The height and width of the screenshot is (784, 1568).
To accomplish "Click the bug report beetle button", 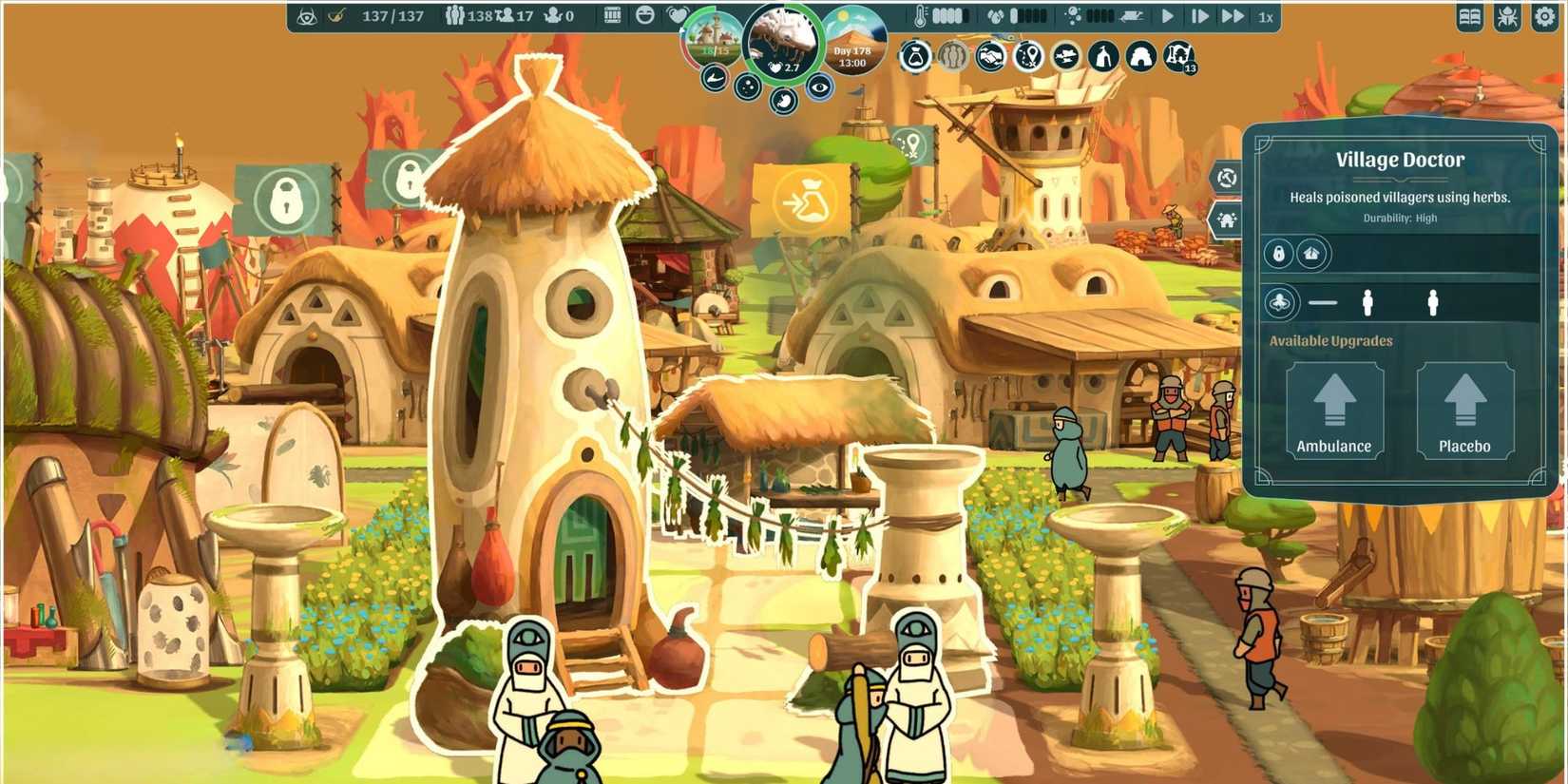I will (1507, 18).
